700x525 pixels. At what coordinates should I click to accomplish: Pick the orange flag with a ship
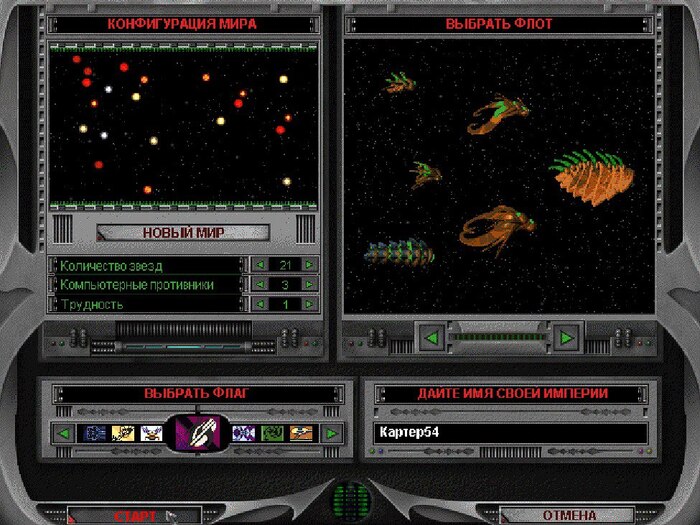pyautogui.click(x=301, y=434)
